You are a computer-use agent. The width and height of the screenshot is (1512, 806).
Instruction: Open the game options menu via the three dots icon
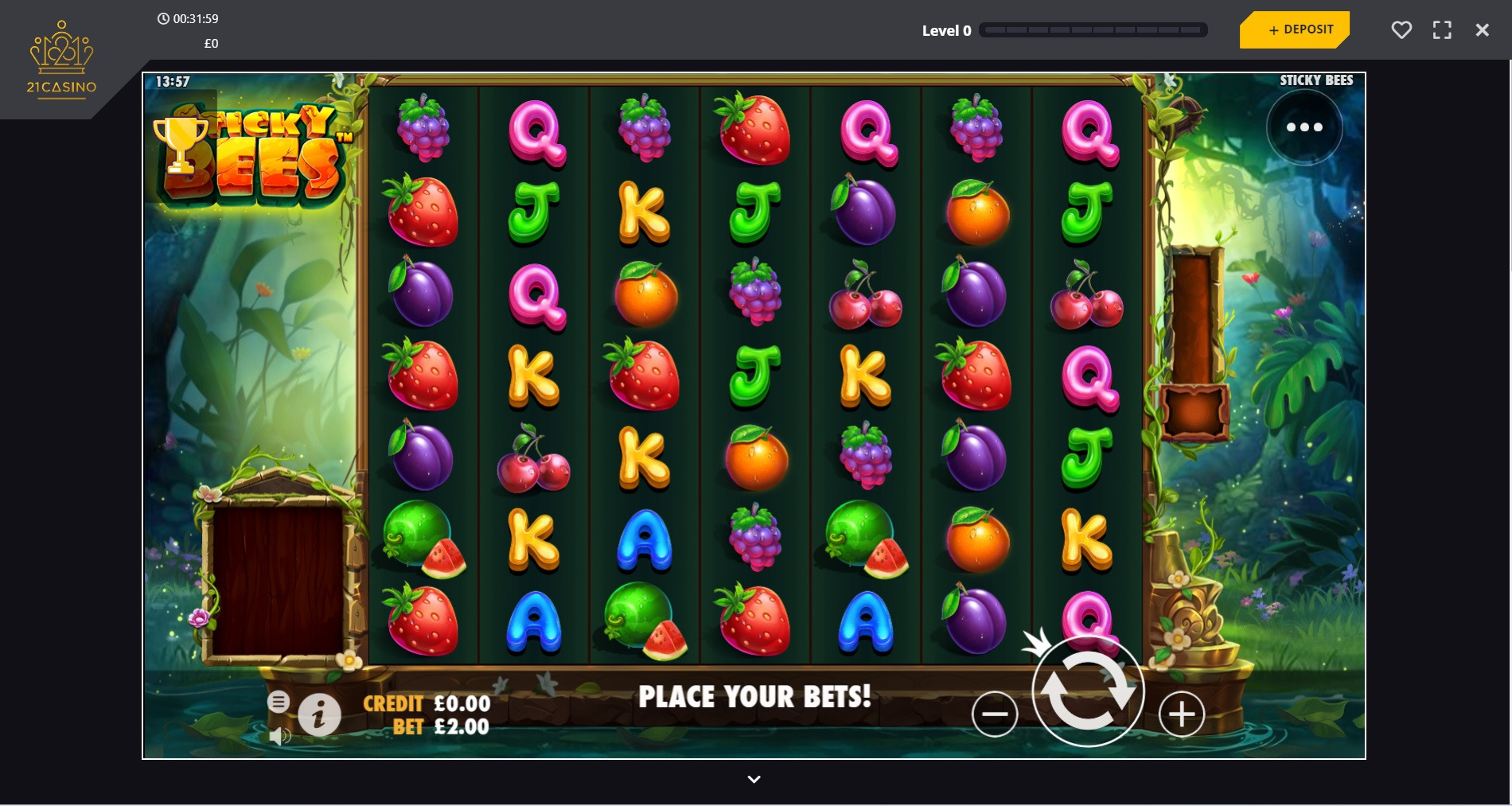tap(1304, 127)
